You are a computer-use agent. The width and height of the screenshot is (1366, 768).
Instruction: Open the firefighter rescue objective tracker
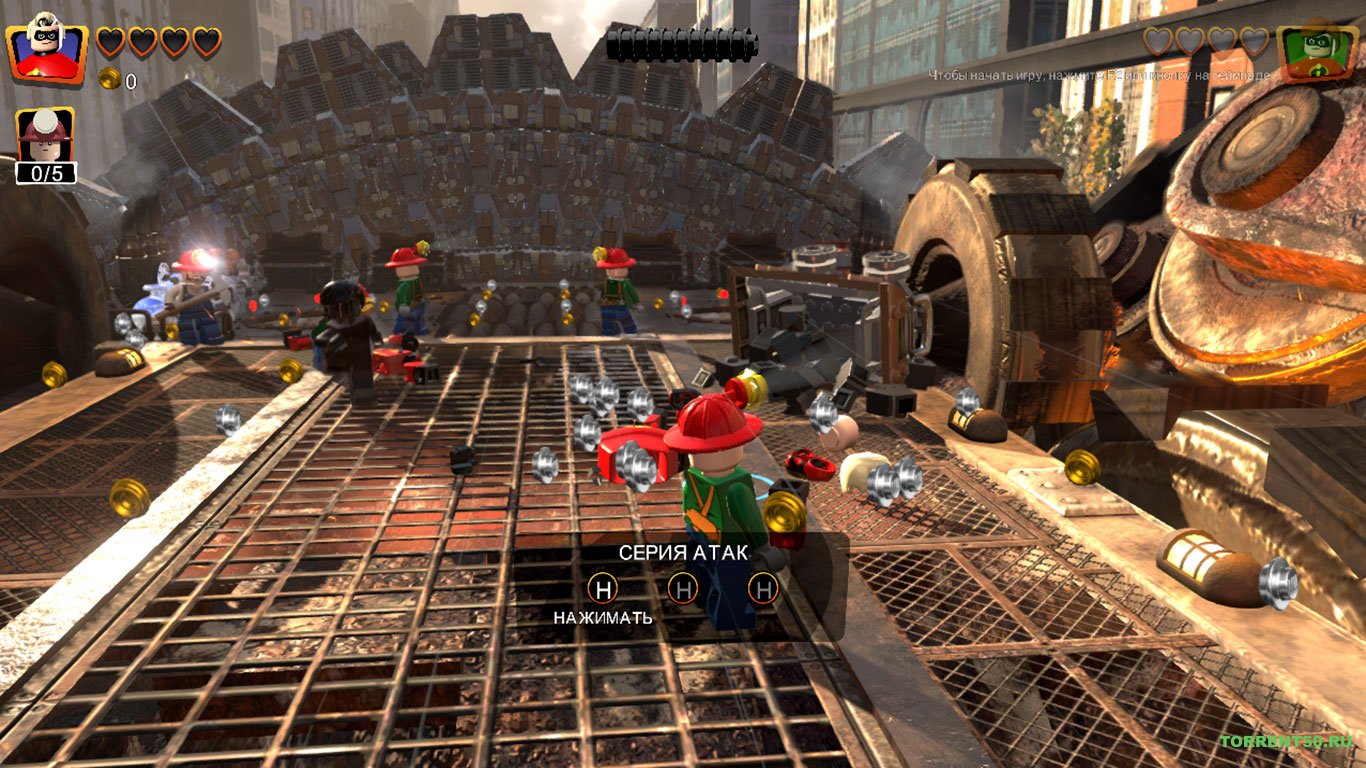[x=45, y=145]
